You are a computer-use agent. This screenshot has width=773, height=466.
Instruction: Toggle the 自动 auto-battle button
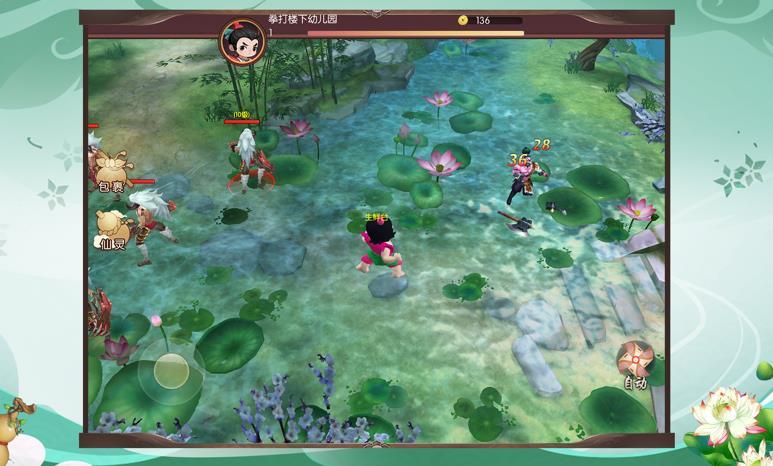click(x=634, y=363)
